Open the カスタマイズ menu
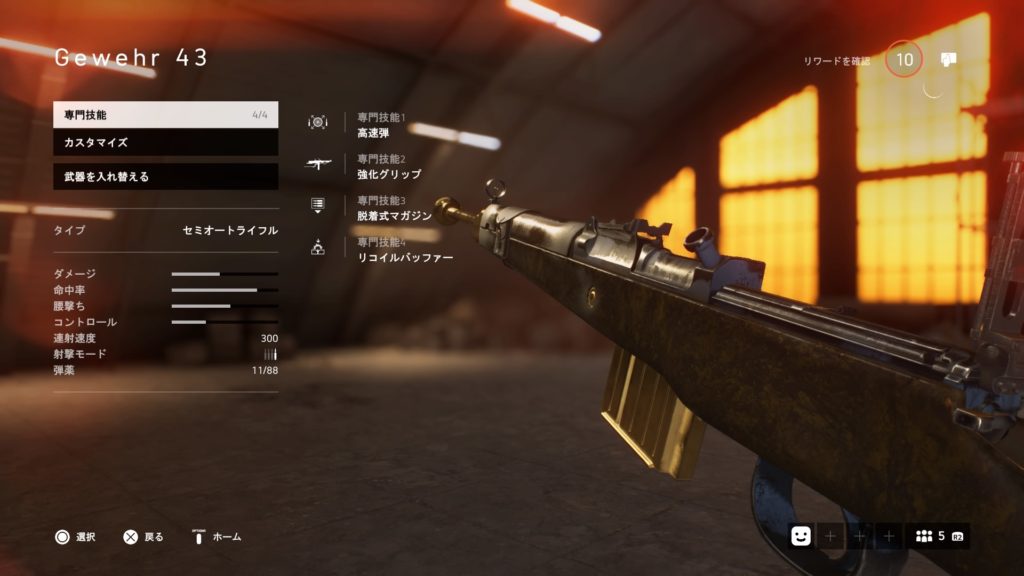Screen dimensions: 1024x576 point(165,143)
